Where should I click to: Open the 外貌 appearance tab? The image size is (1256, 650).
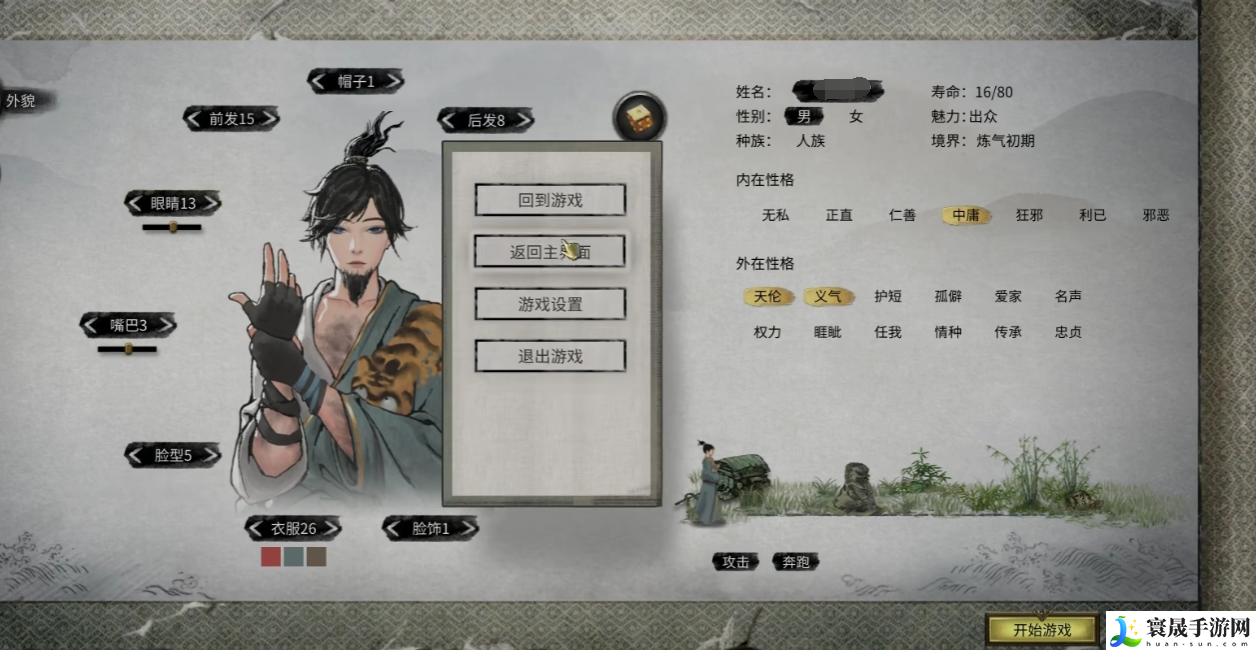(22, 101)
